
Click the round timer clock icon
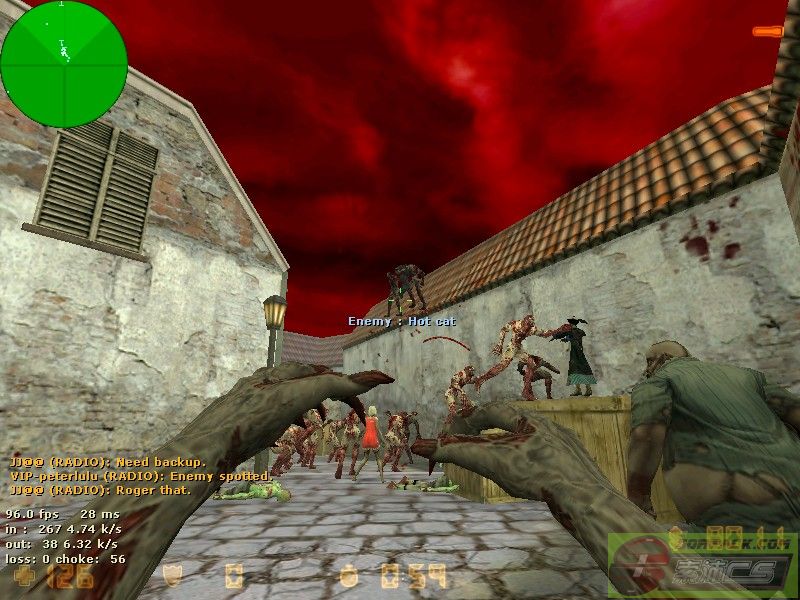[x=348, y=577]
